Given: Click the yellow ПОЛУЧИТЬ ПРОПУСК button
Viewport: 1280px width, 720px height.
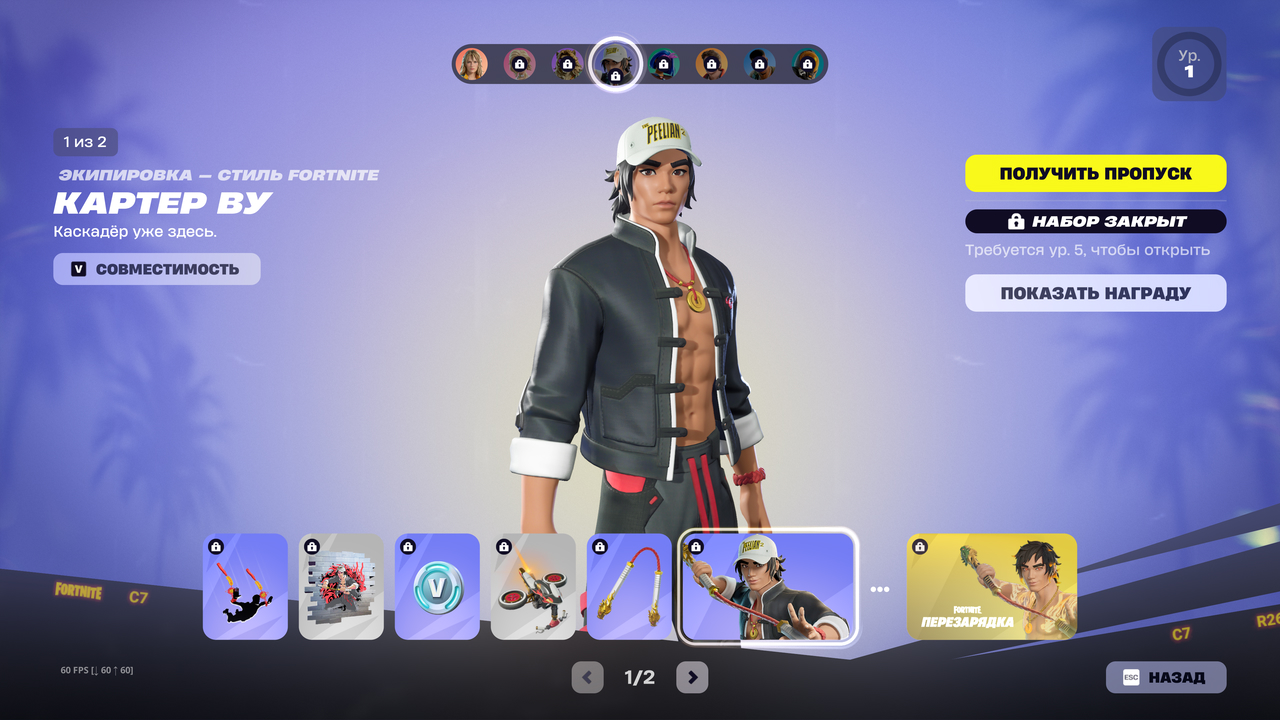Looking at the screenshot, I should (x=1095, y=173).
